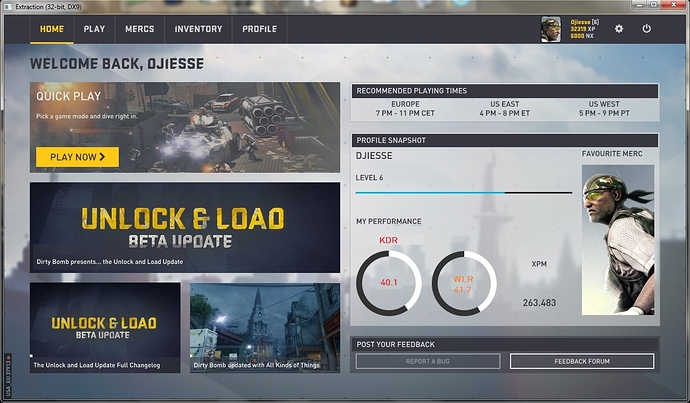Open the large Unlock & Load banner
Viewport: 690px width, 403px height.
(184, 228)
